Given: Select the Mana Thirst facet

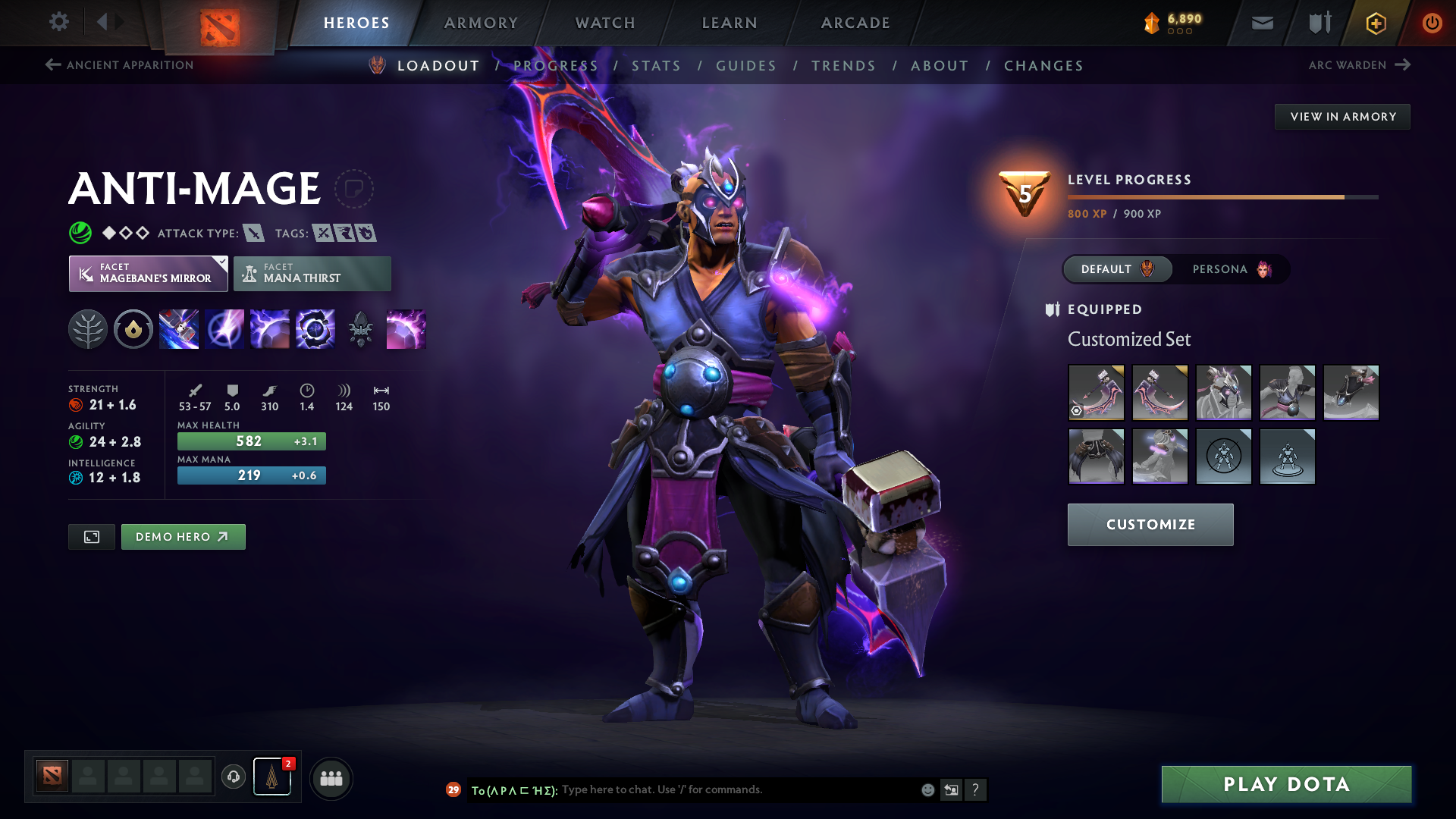Looking at the screenshot, I should tap(312, 273).
